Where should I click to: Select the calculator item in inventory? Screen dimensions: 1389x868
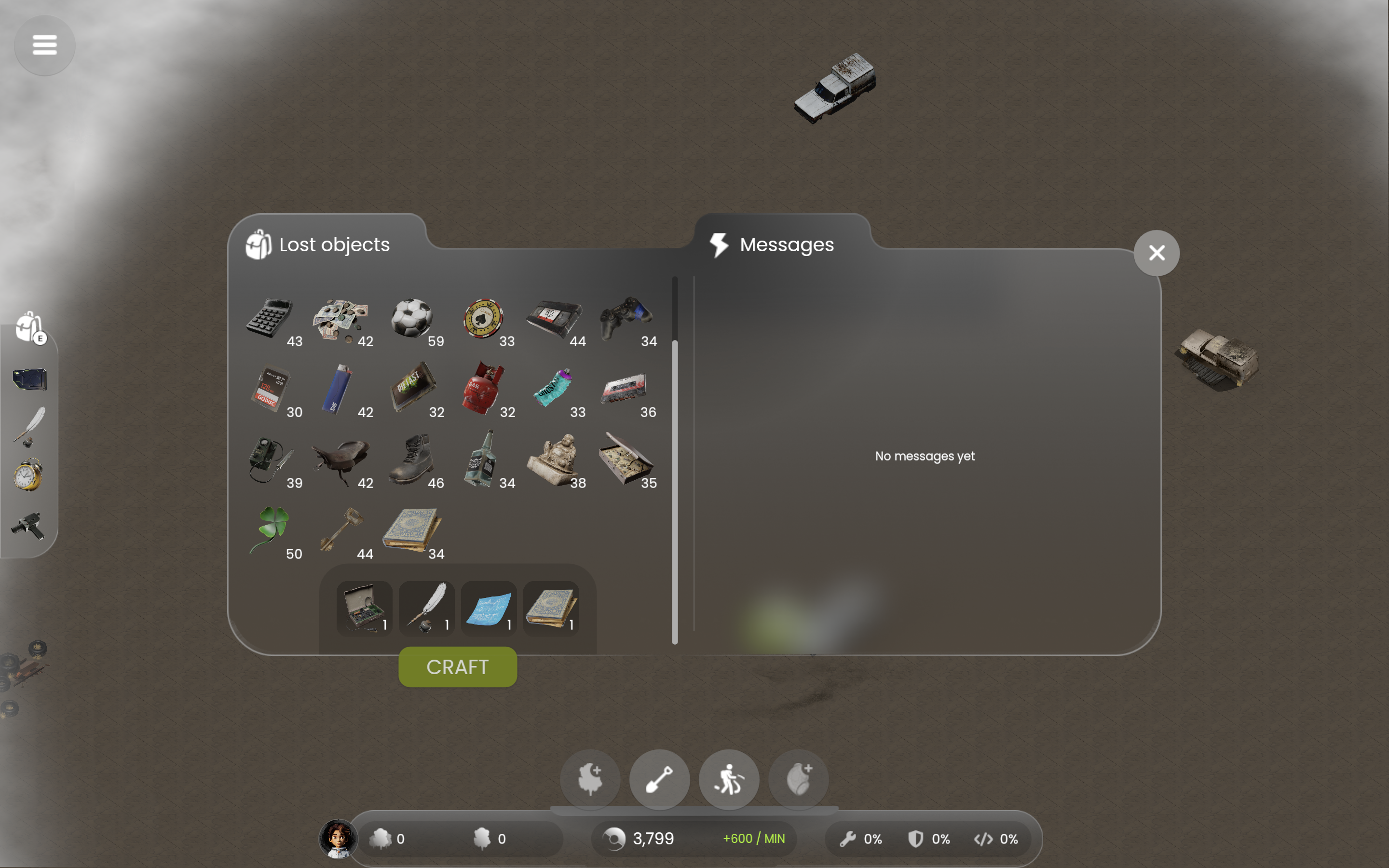point(270,318)
